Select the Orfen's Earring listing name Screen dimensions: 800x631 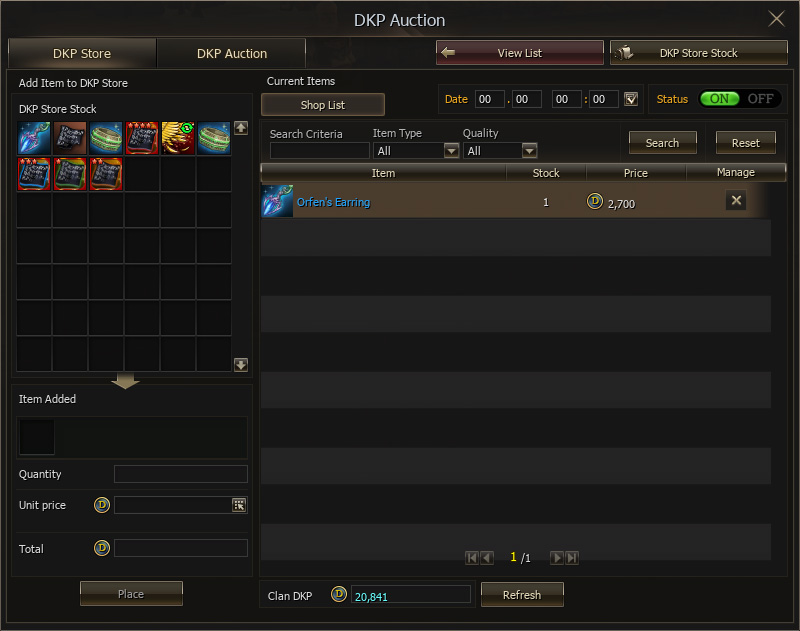[x=333, y=202]
